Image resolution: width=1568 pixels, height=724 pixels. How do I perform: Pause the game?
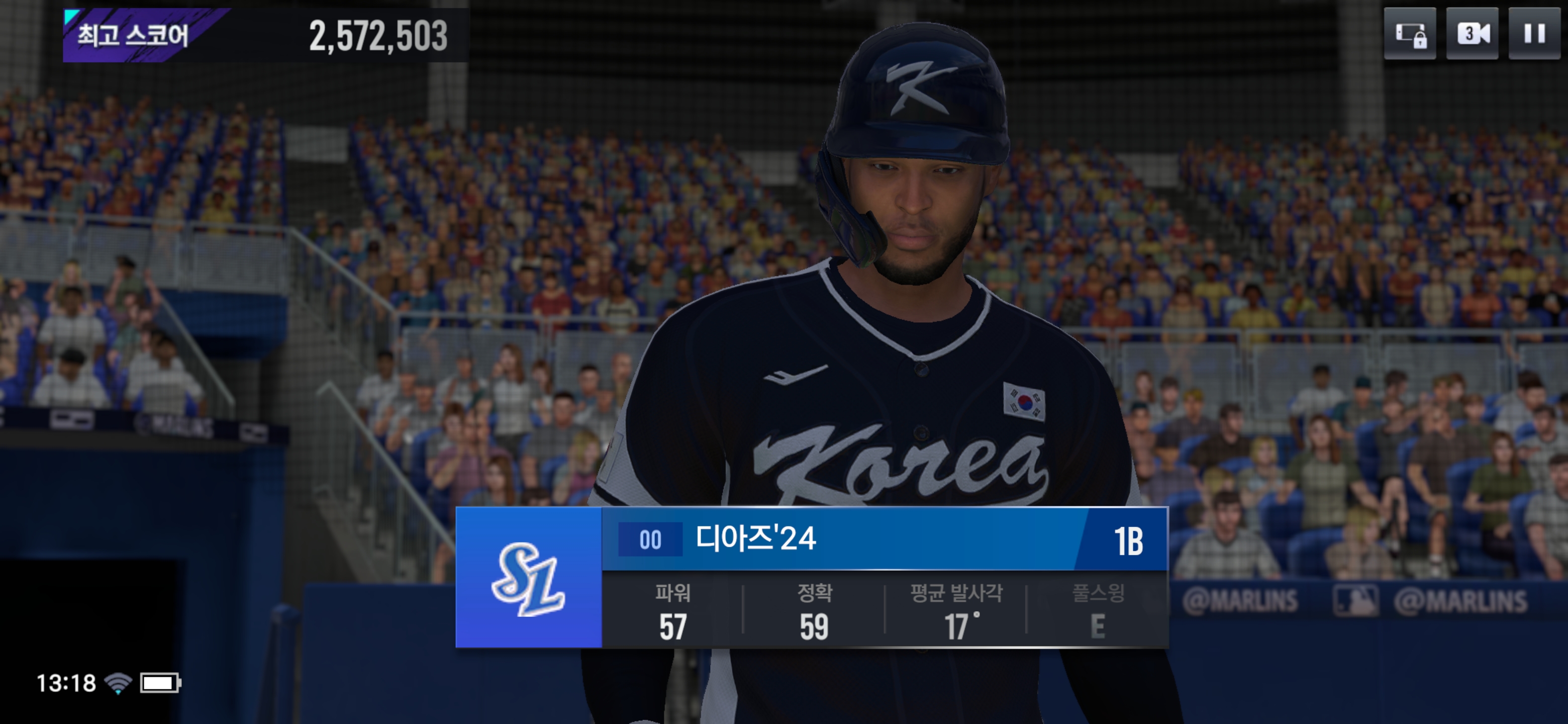click(x=1534, y=34)
